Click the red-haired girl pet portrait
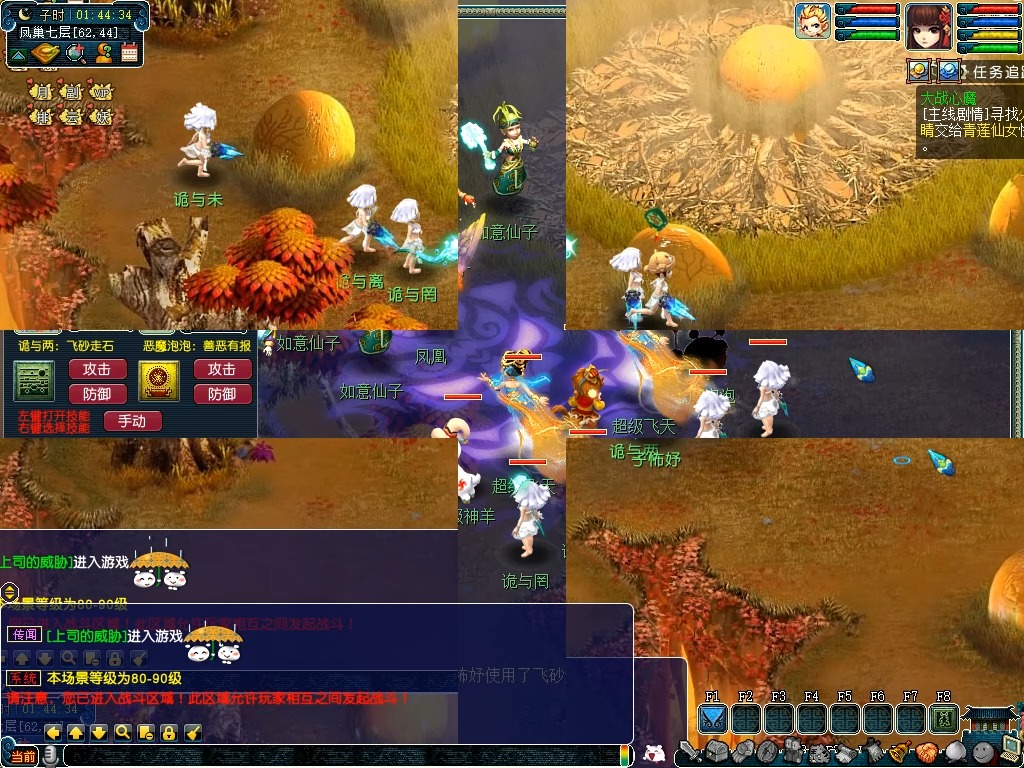 929,26
